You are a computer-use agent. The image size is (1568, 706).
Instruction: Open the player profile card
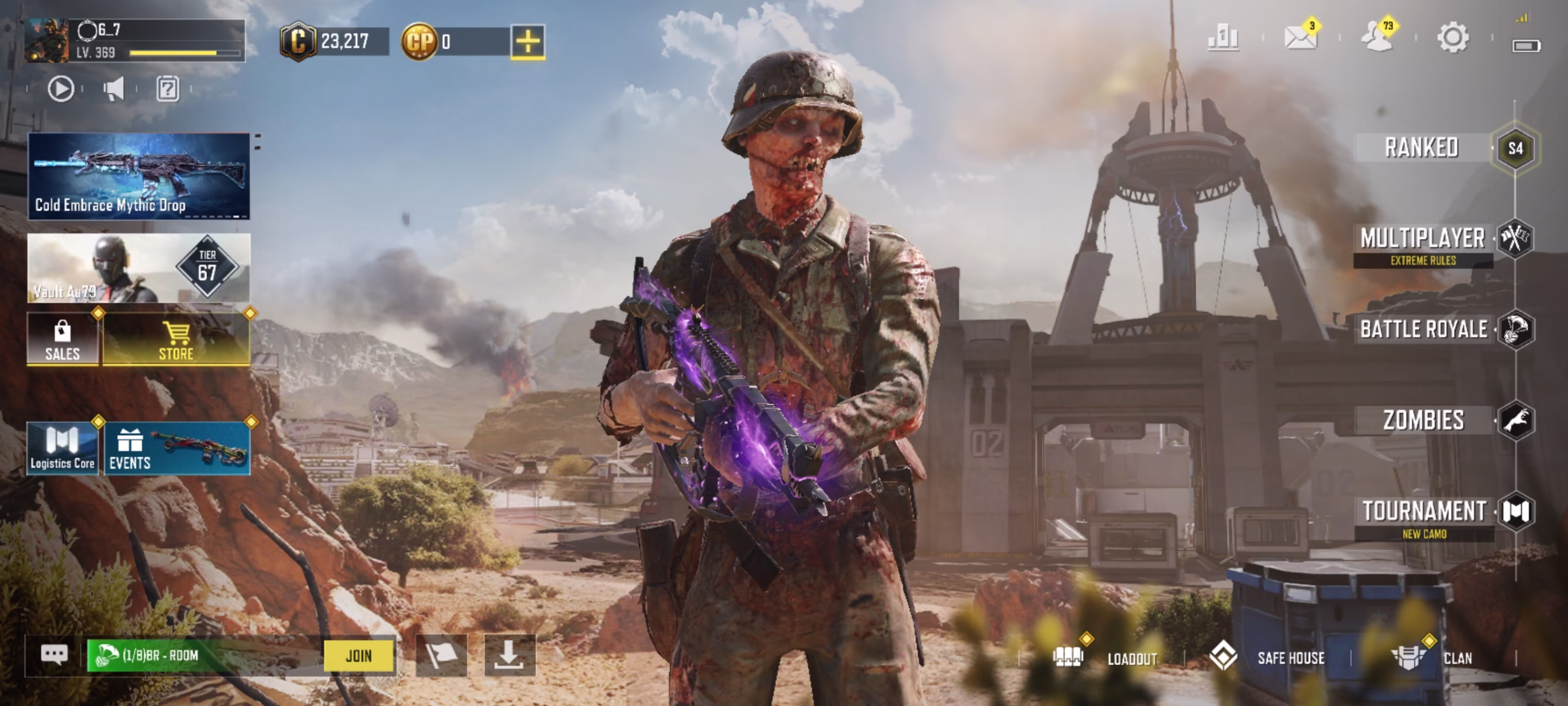[x=135, y=40]
